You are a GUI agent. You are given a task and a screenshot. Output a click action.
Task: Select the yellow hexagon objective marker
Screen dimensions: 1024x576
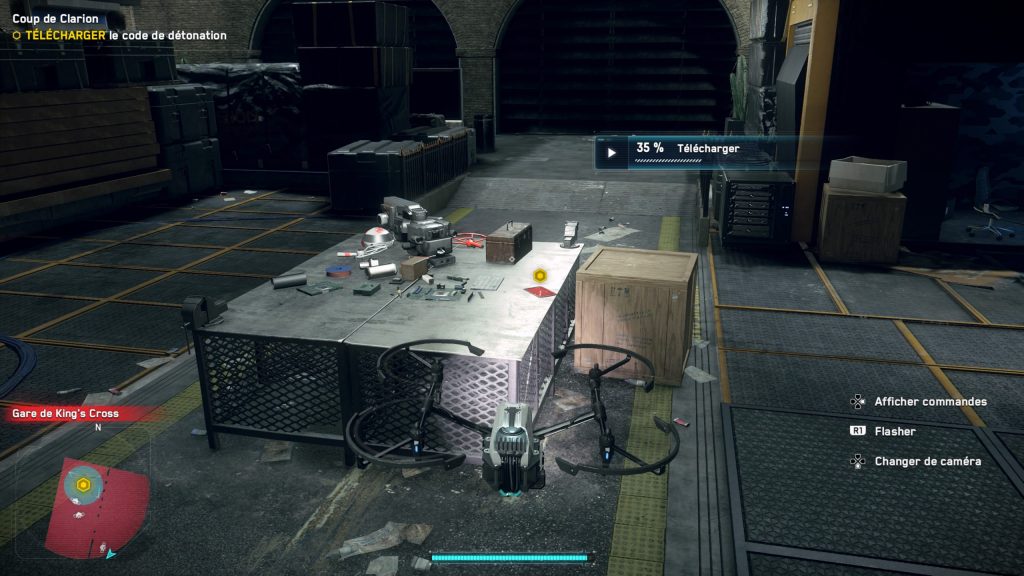click(539, 275)
